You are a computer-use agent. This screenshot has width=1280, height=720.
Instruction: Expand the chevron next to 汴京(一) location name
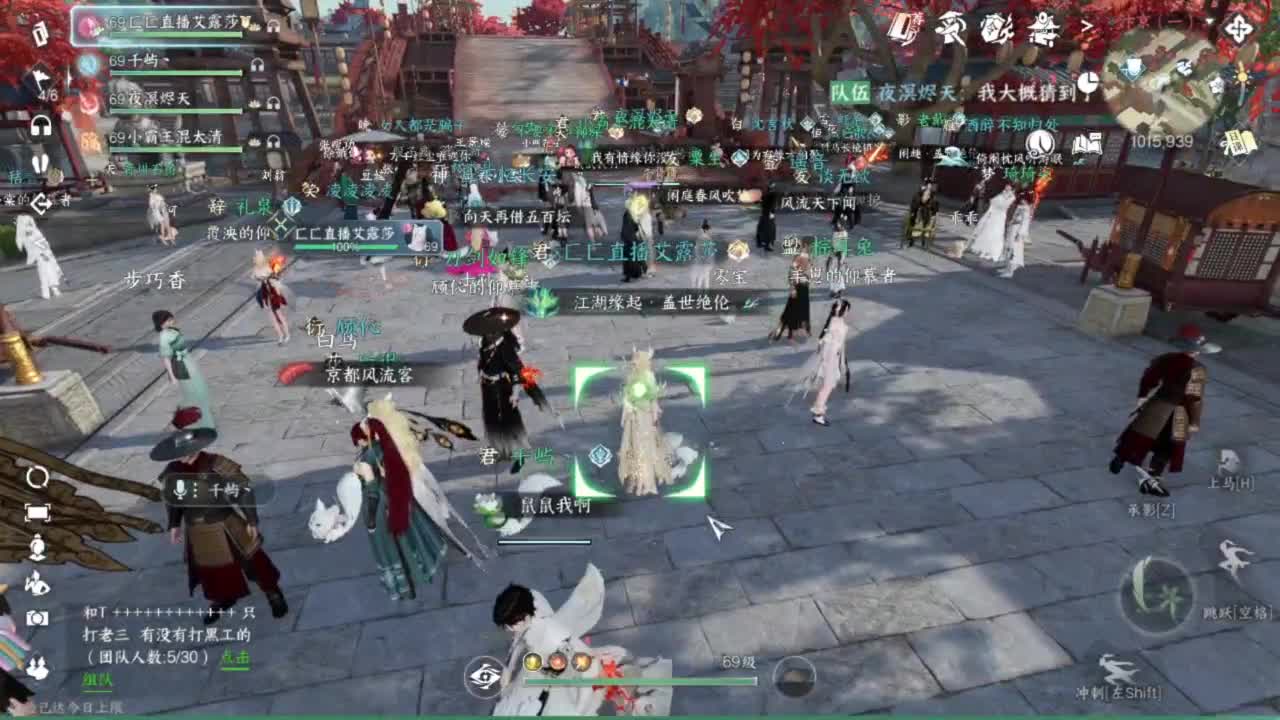[1087, 24]
